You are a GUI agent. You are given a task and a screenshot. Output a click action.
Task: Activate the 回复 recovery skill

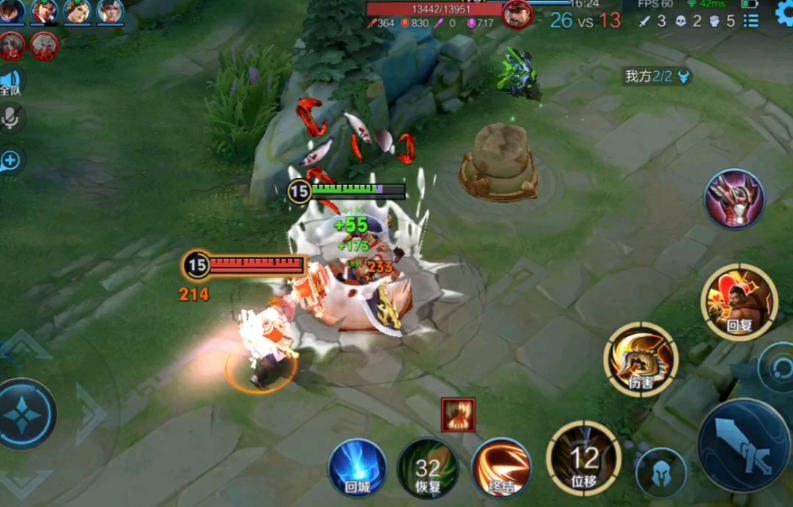(x=739, y=301)
